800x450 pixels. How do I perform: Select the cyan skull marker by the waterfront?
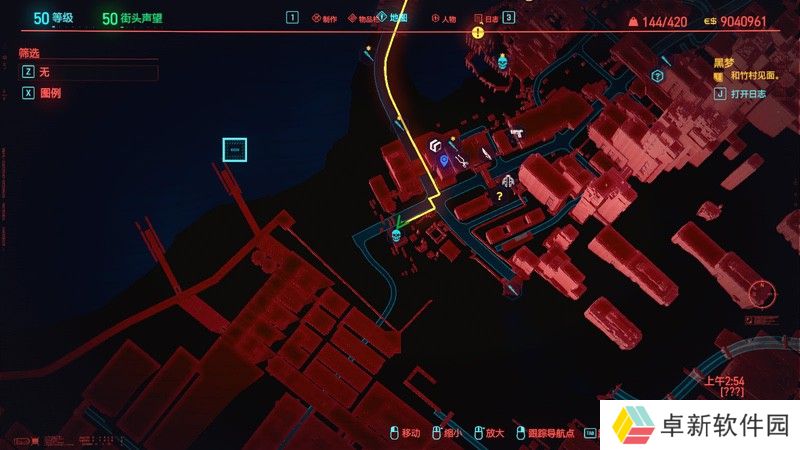coord(501,62)
